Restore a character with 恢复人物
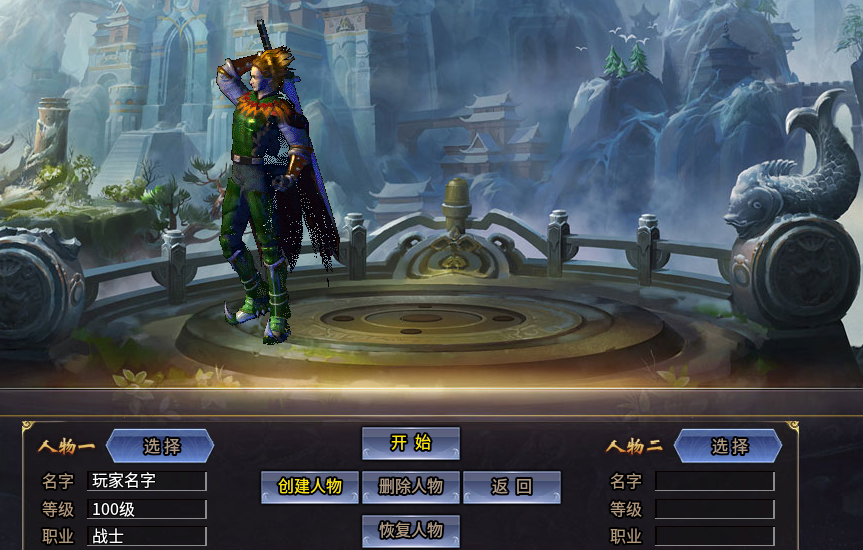This screenshot has width=863, height=550. point(410,530)
